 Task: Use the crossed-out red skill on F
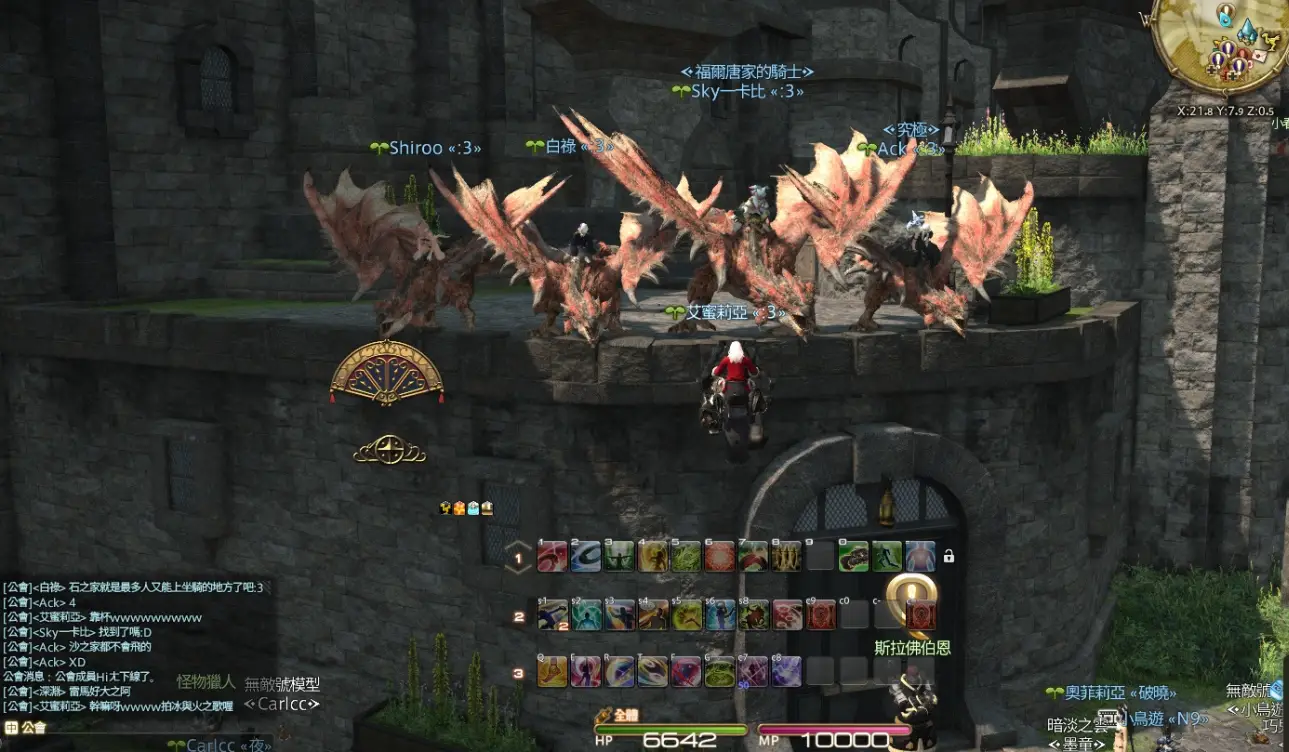(686, 672)
